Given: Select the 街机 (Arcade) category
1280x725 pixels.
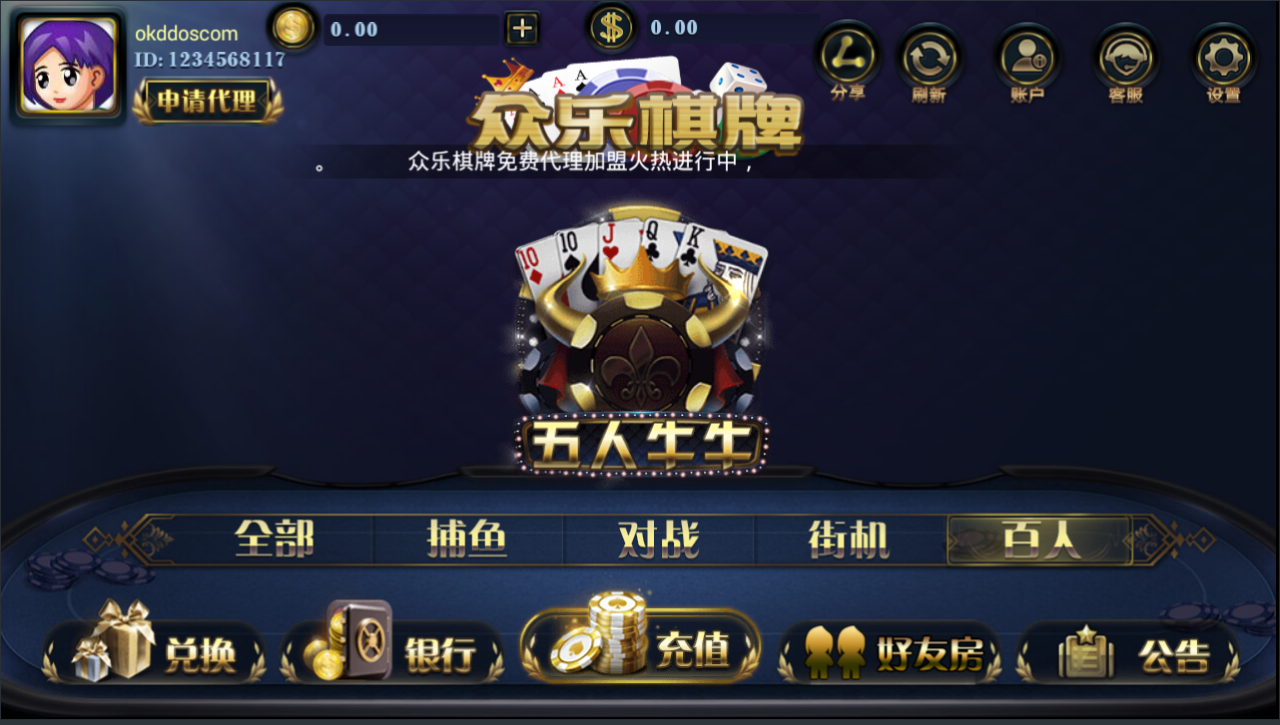Looking at the screenshot, I should (x=849, y=539).
